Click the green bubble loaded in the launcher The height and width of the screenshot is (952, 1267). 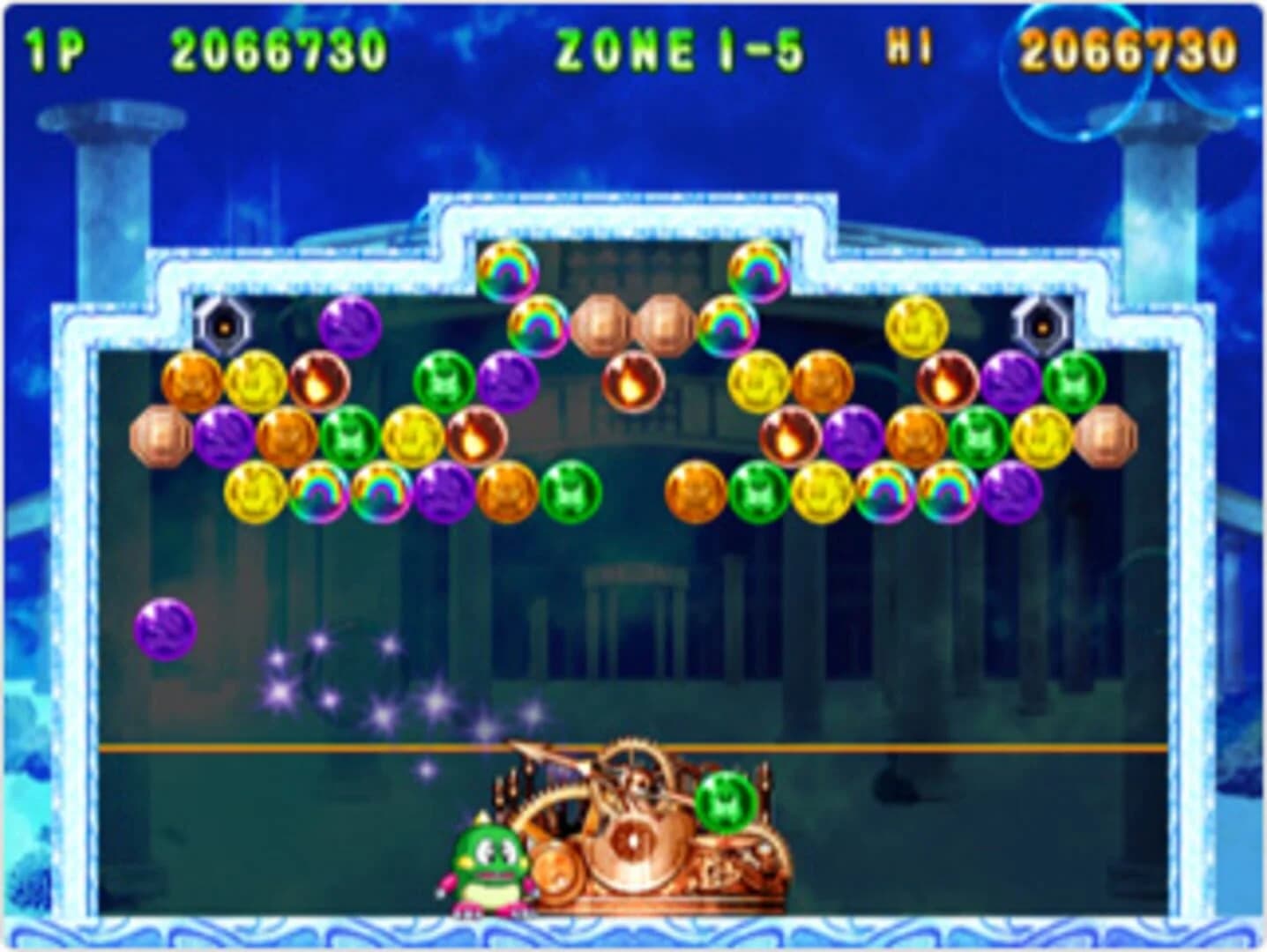(726, 800)
